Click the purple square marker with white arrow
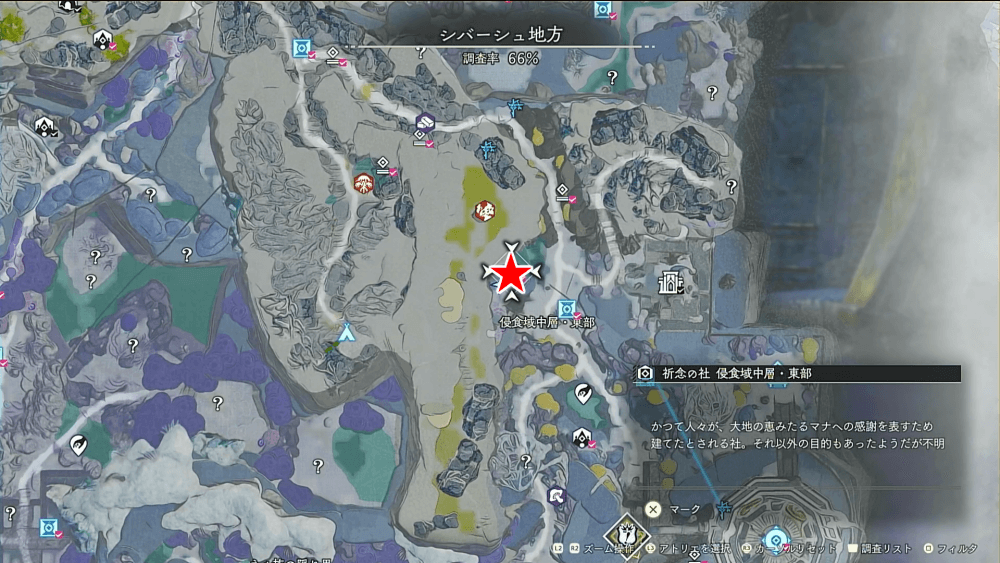The image size is (1000, 563). coord(557,495)
